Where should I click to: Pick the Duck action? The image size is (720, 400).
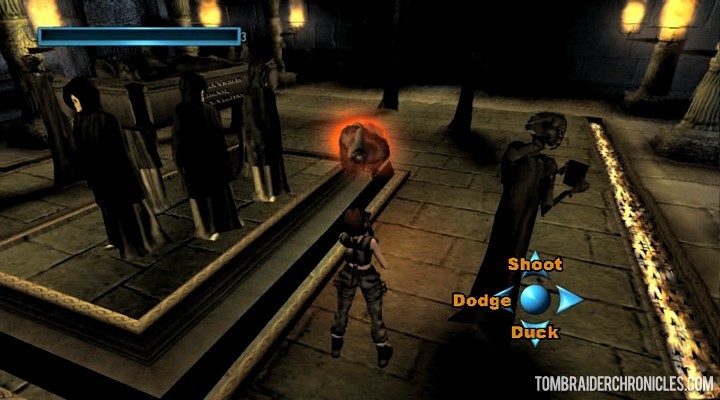point(535,332)
